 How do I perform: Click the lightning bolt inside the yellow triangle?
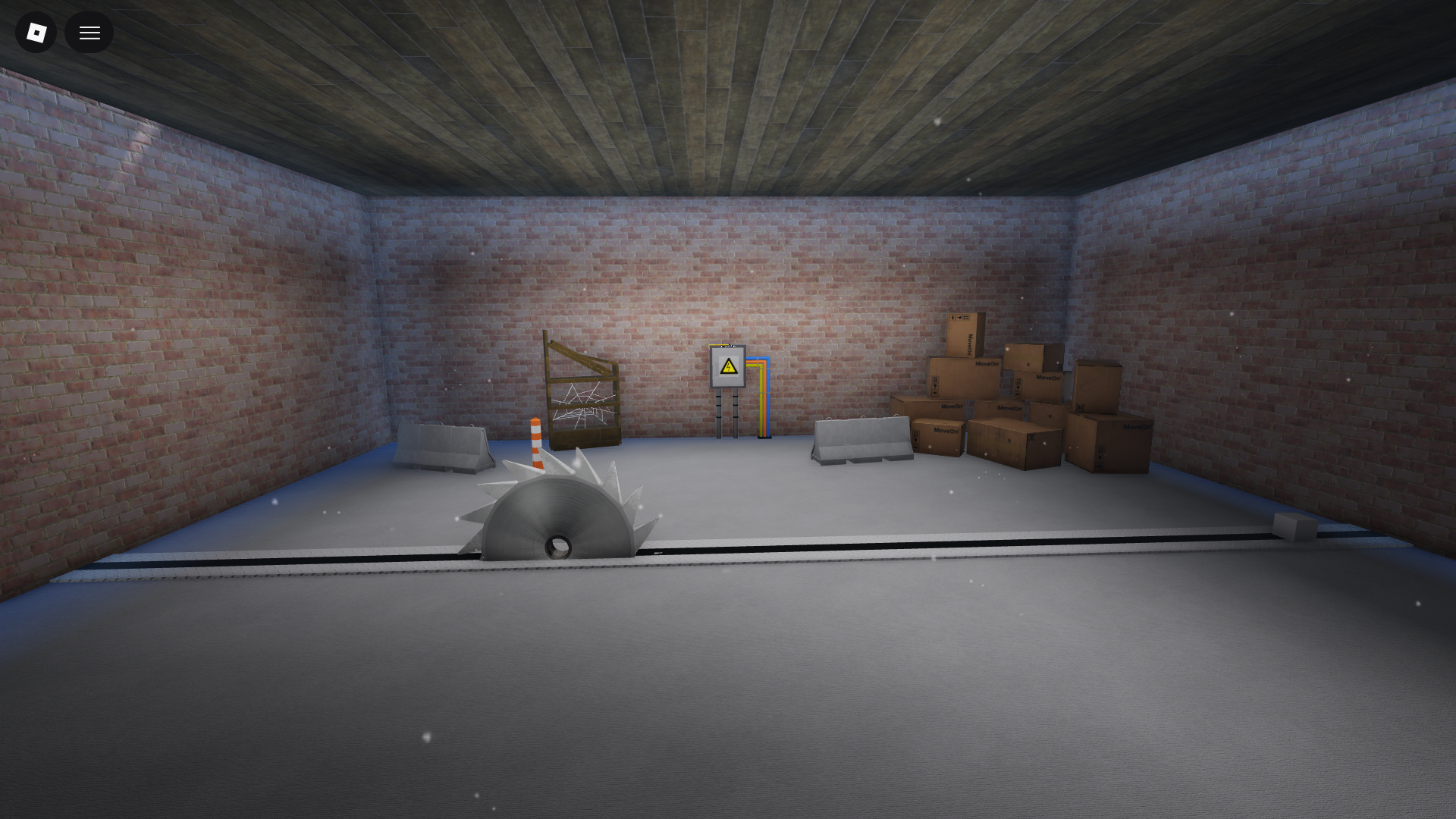coord(729,368)
